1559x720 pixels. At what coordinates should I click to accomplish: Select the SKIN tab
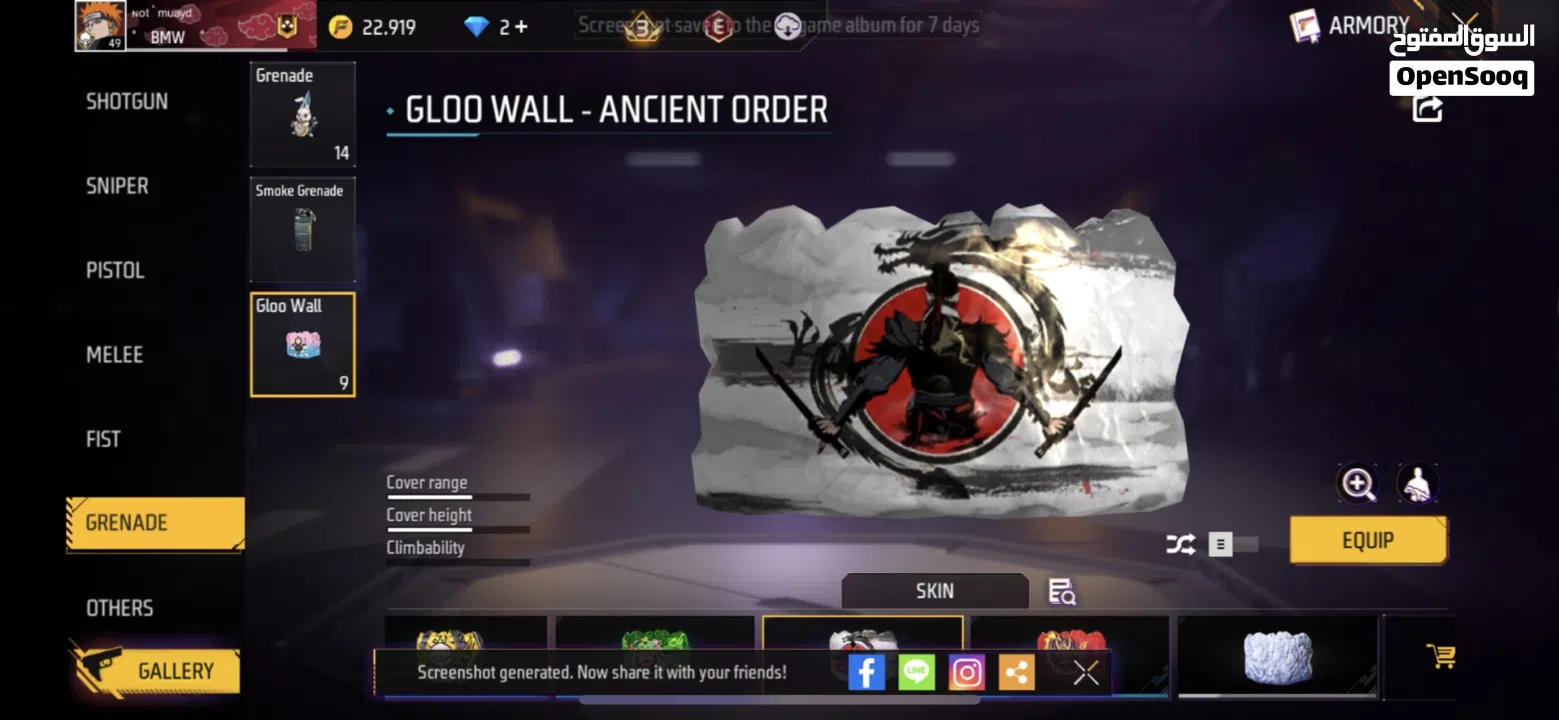[x=934, y=591]
